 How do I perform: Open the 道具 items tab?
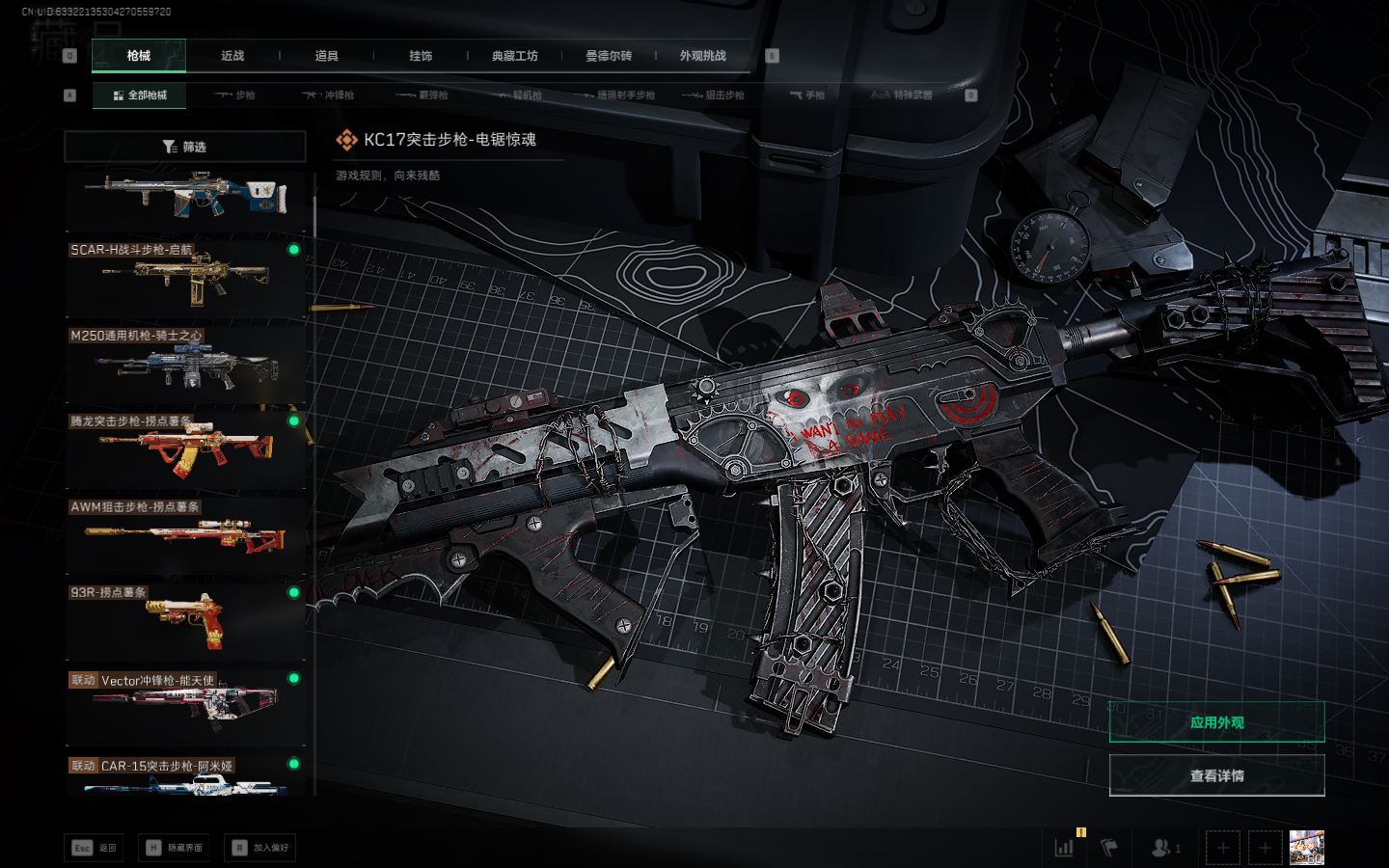point(327,56)
